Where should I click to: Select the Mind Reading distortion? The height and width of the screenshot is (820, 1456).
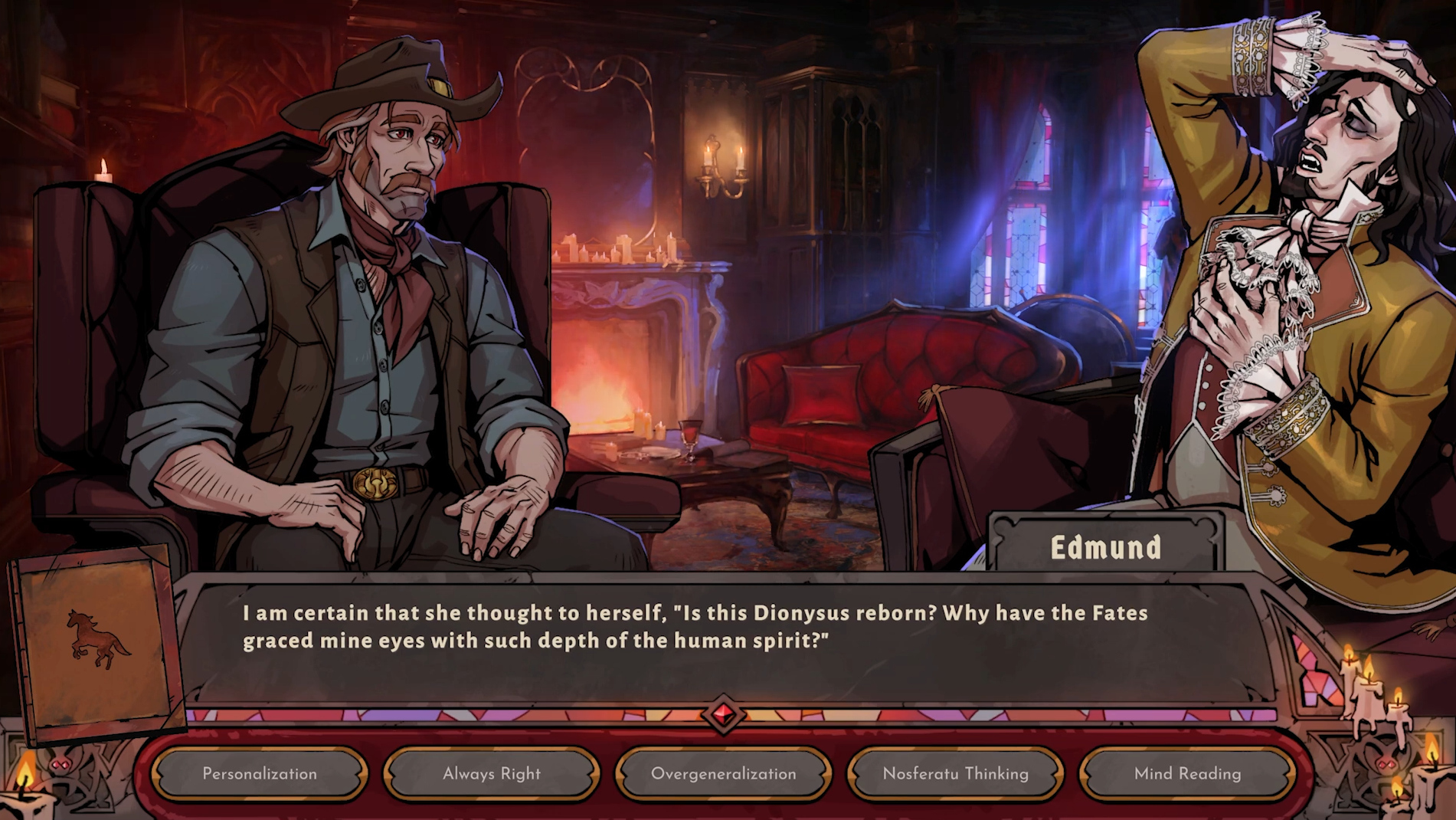point(1187,774)
